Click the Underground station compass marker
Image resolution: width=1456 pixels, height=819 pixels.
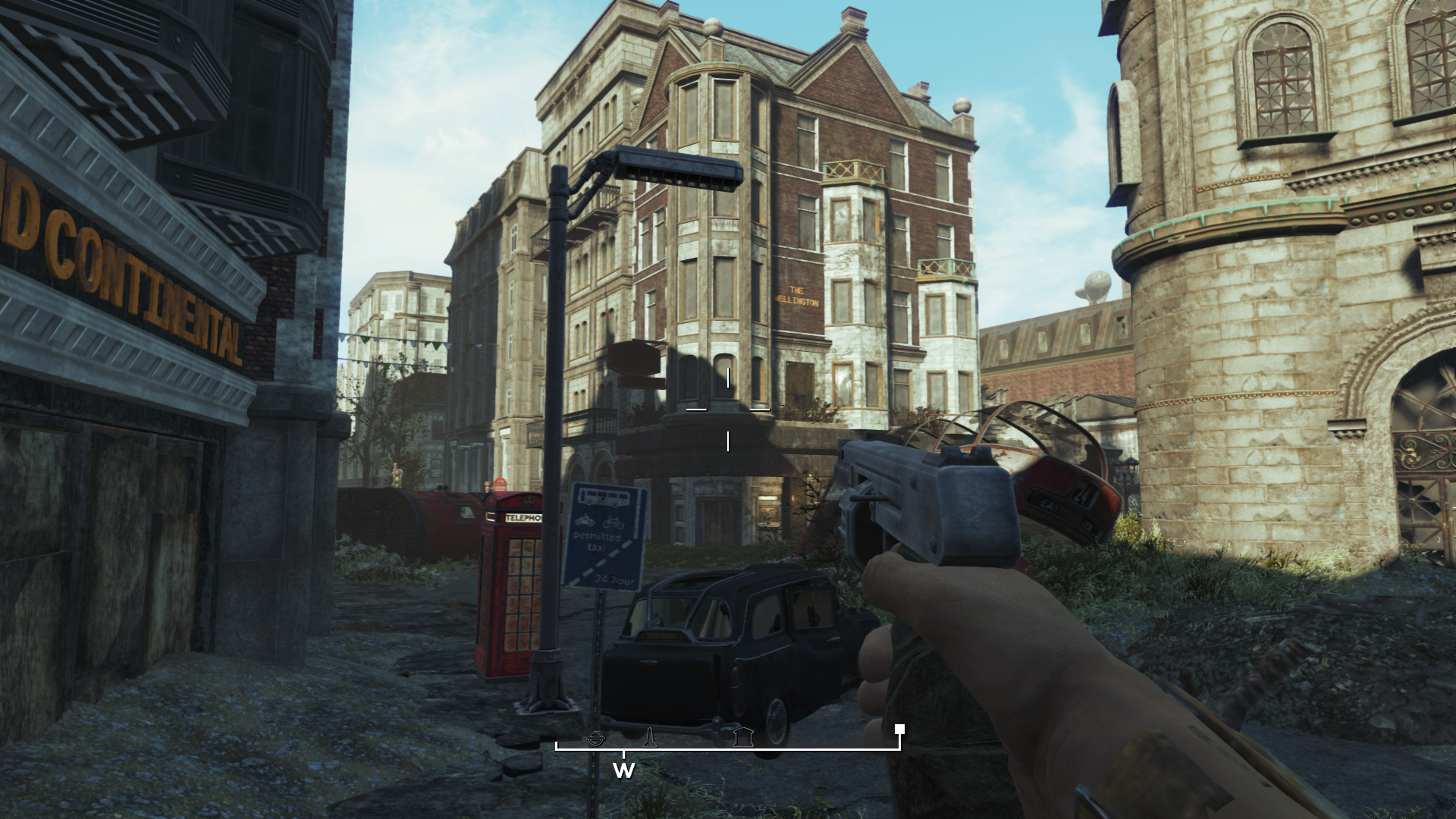(597, 736)
